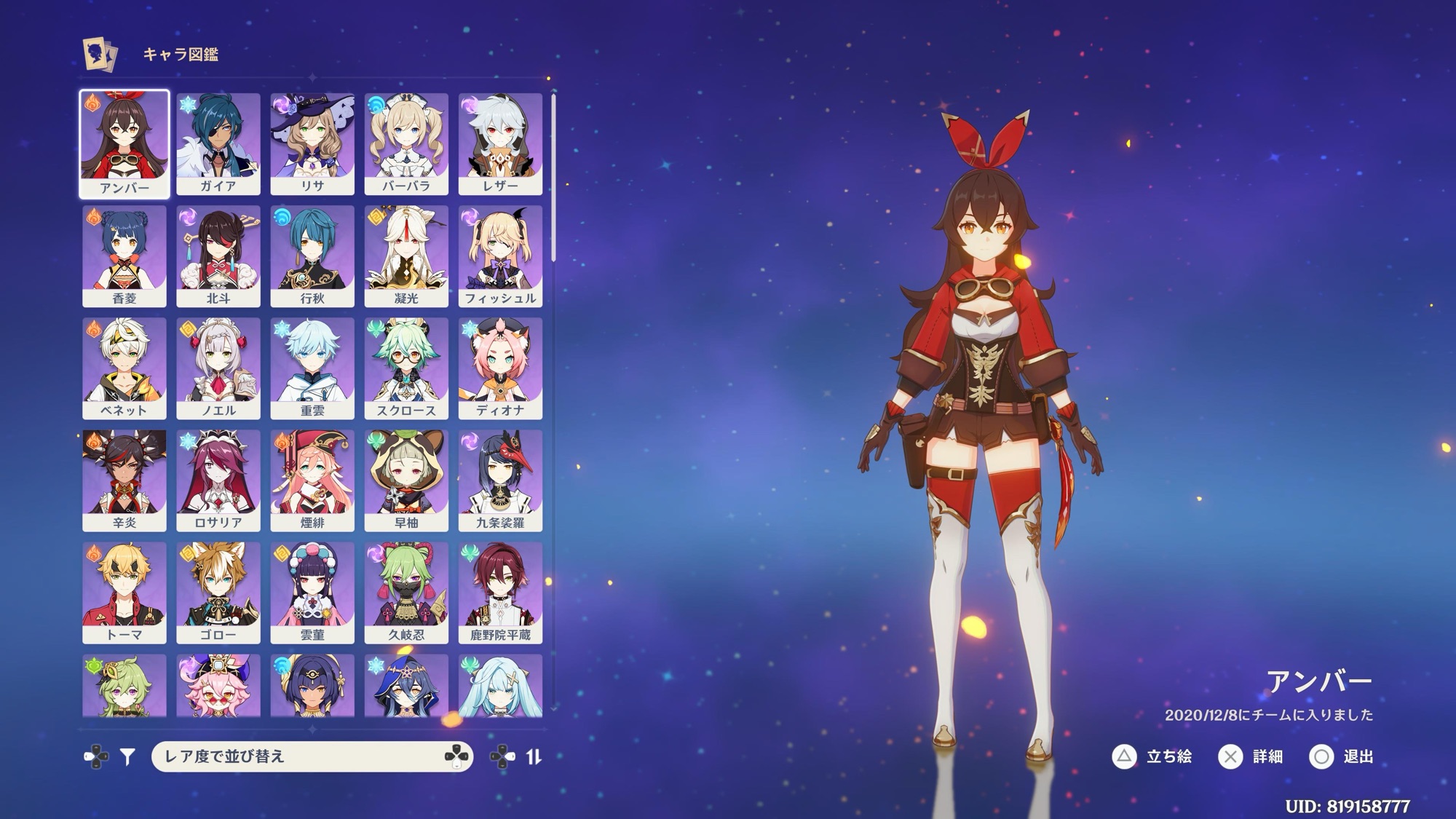Select the ノエル character card

coord(218,368)
